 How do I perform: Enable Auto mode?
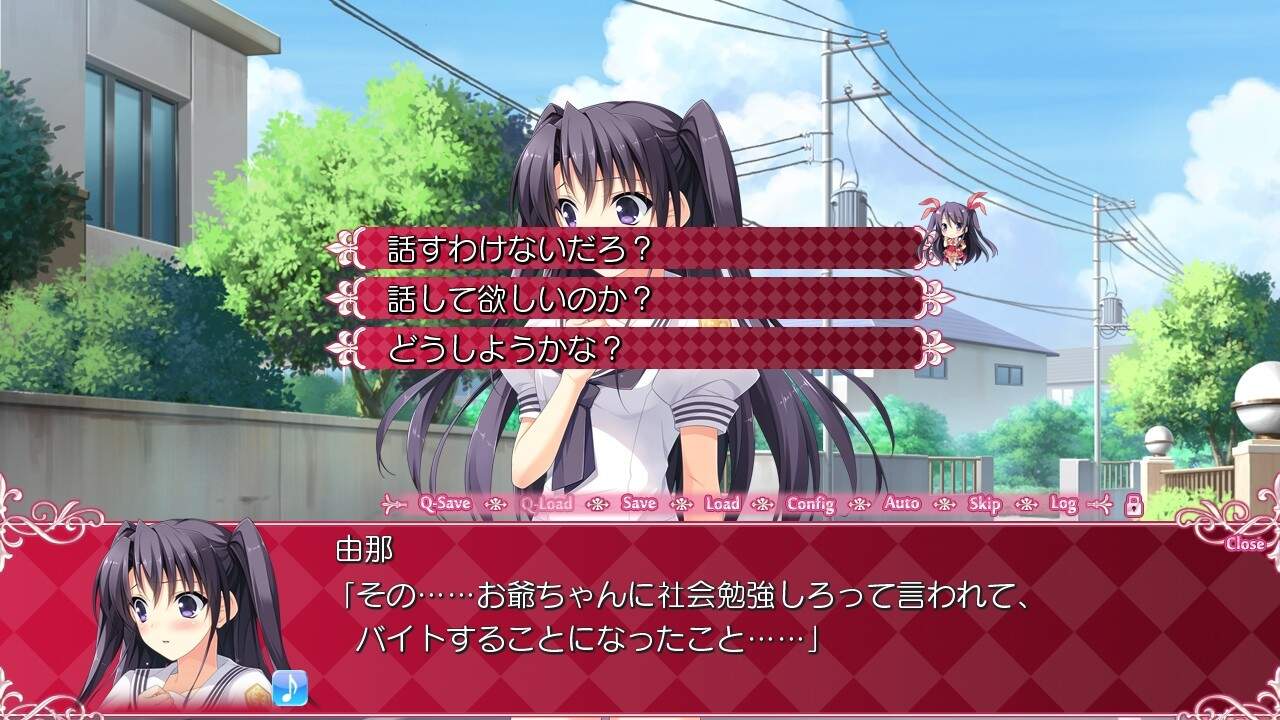900,504
